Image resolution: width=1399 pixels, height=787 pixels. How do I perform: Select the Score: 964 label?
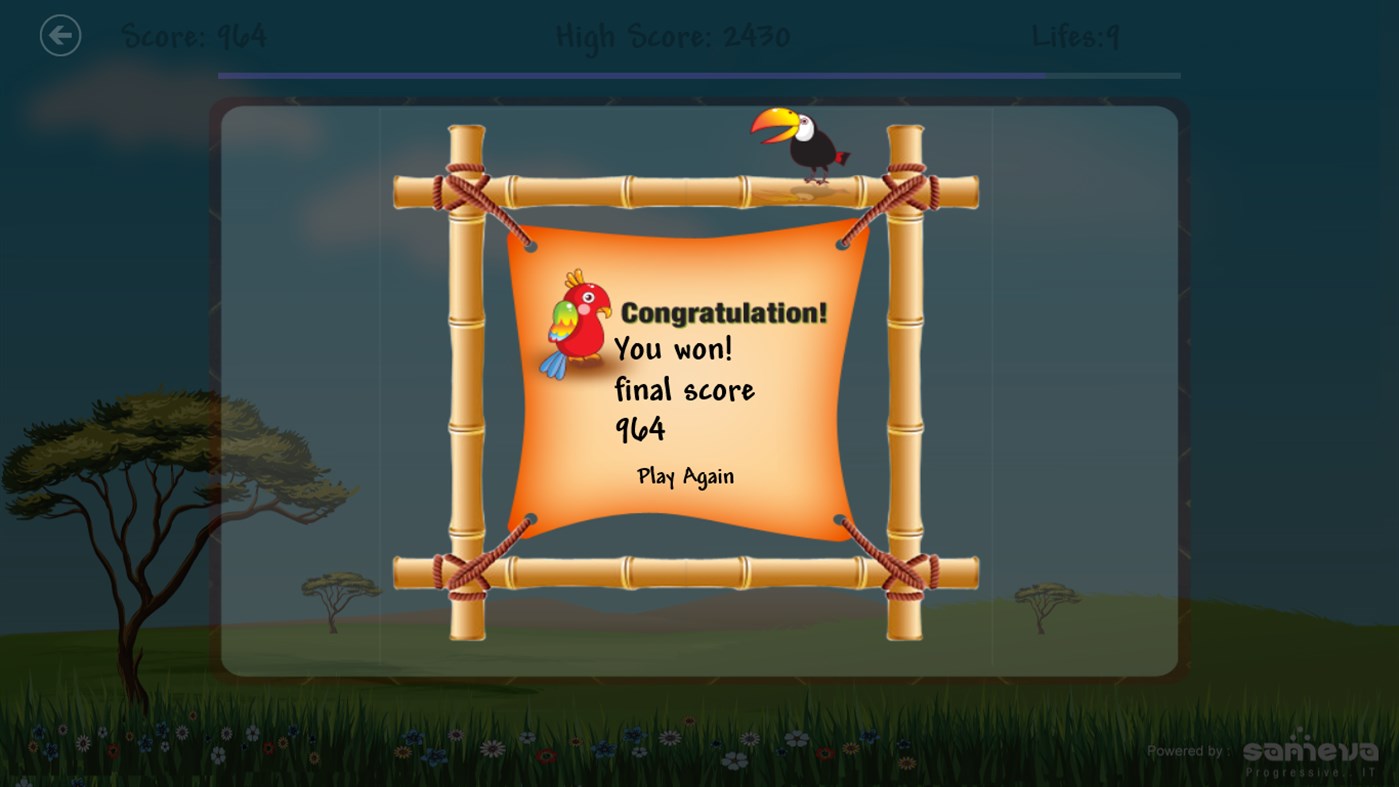click(194, 35)
